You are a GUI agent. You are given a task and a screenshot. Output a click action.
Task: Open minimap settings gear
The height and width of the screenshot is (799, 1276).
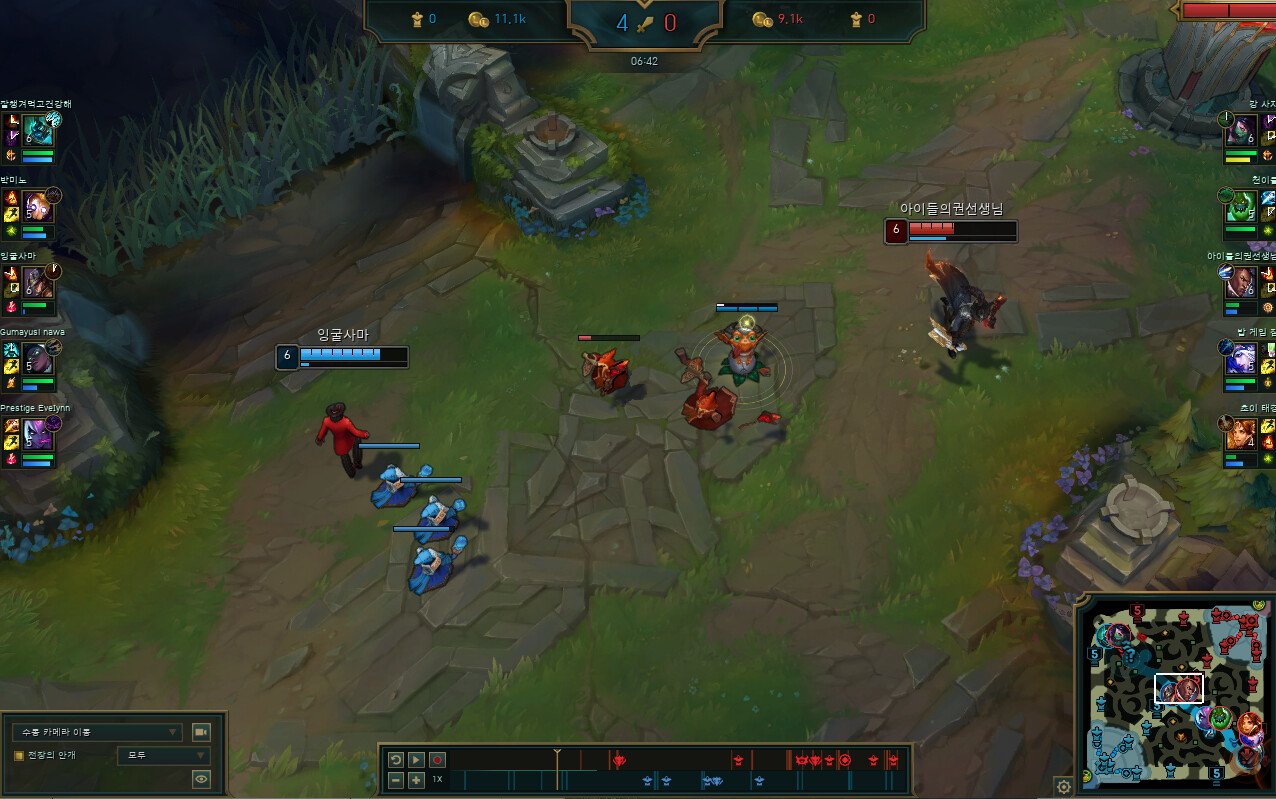point(1064,787)
